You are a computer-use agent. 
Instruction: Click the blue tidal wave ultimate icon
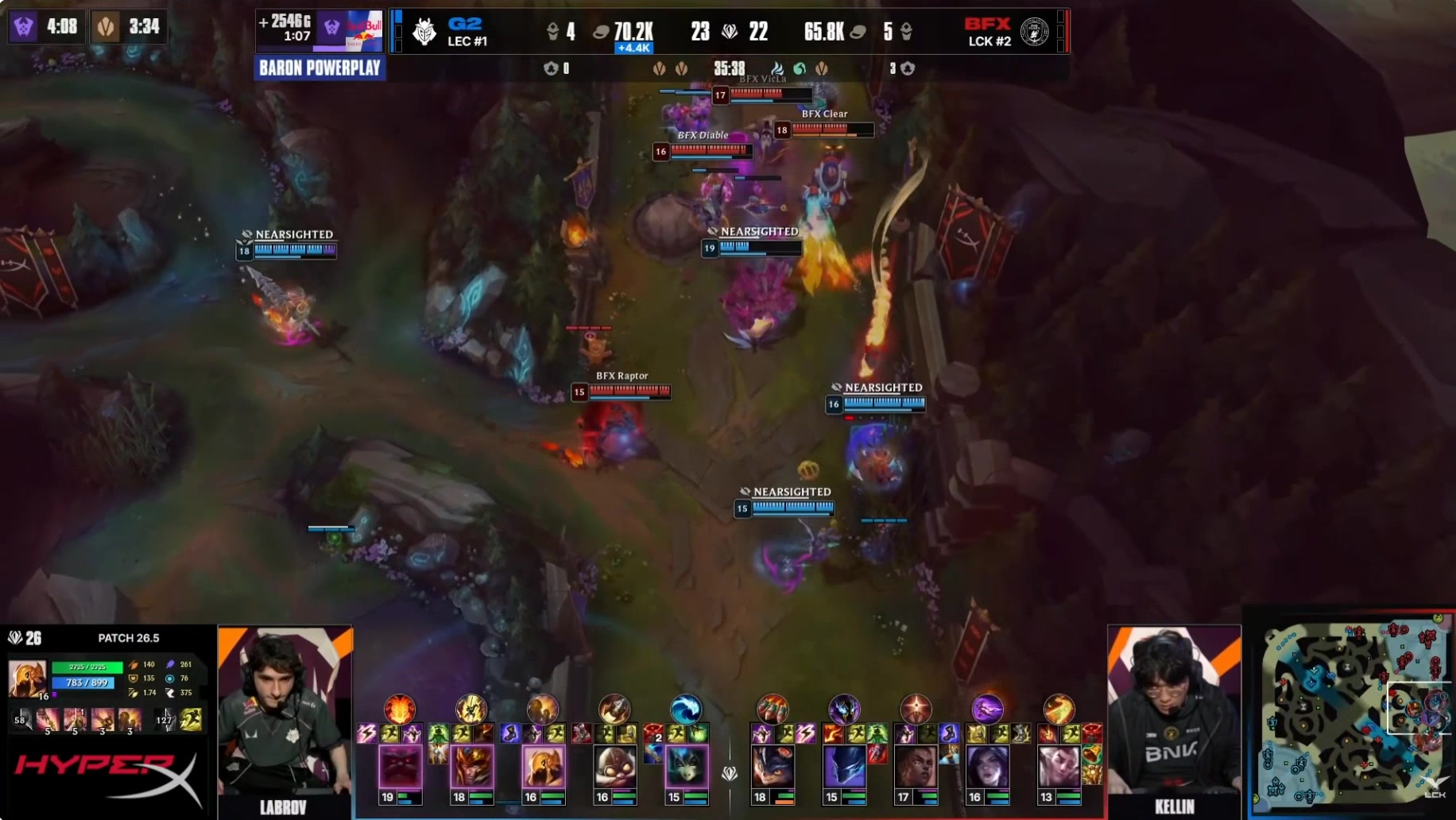685,708
